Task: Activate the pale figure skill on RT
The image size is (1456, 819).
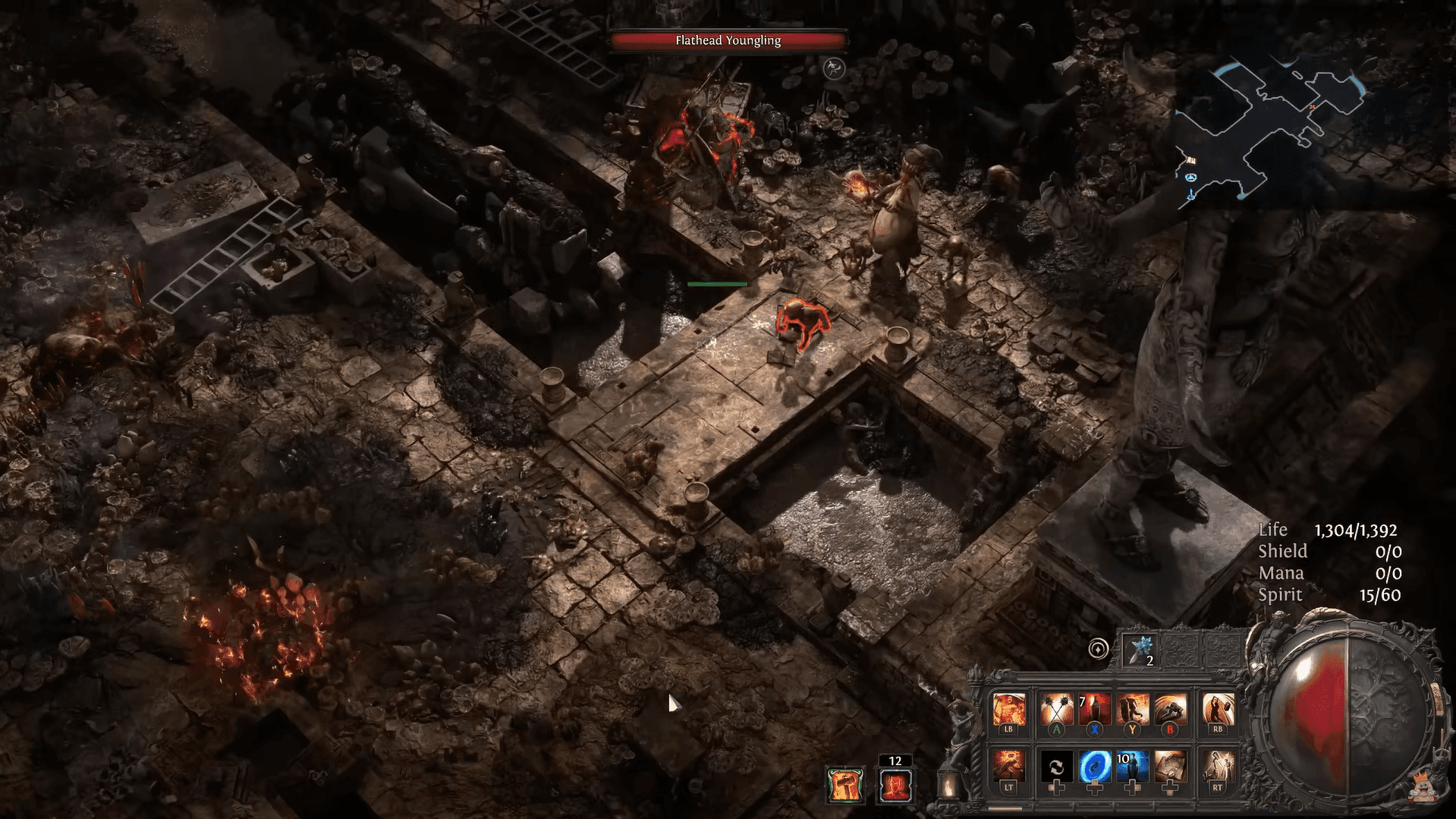Action: [x=1218, y=767]
